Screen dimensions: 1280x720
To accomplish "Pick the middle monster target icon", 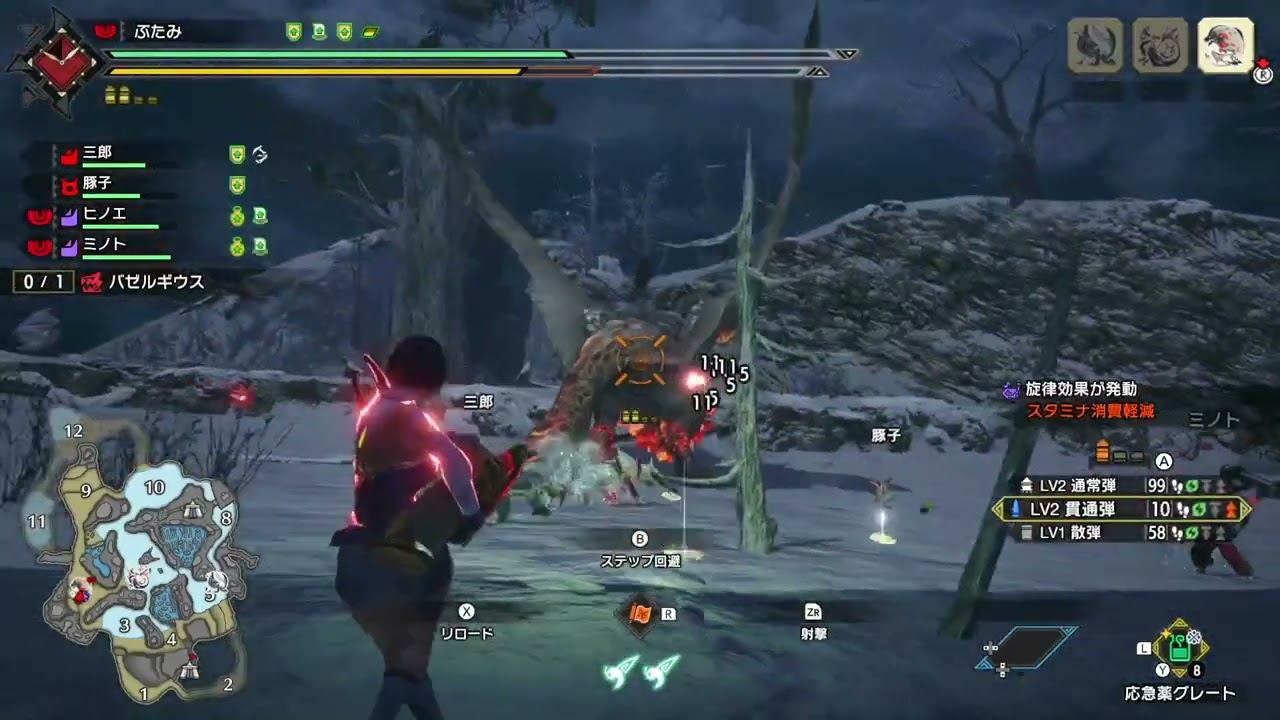I will (x=1160, y=46).
